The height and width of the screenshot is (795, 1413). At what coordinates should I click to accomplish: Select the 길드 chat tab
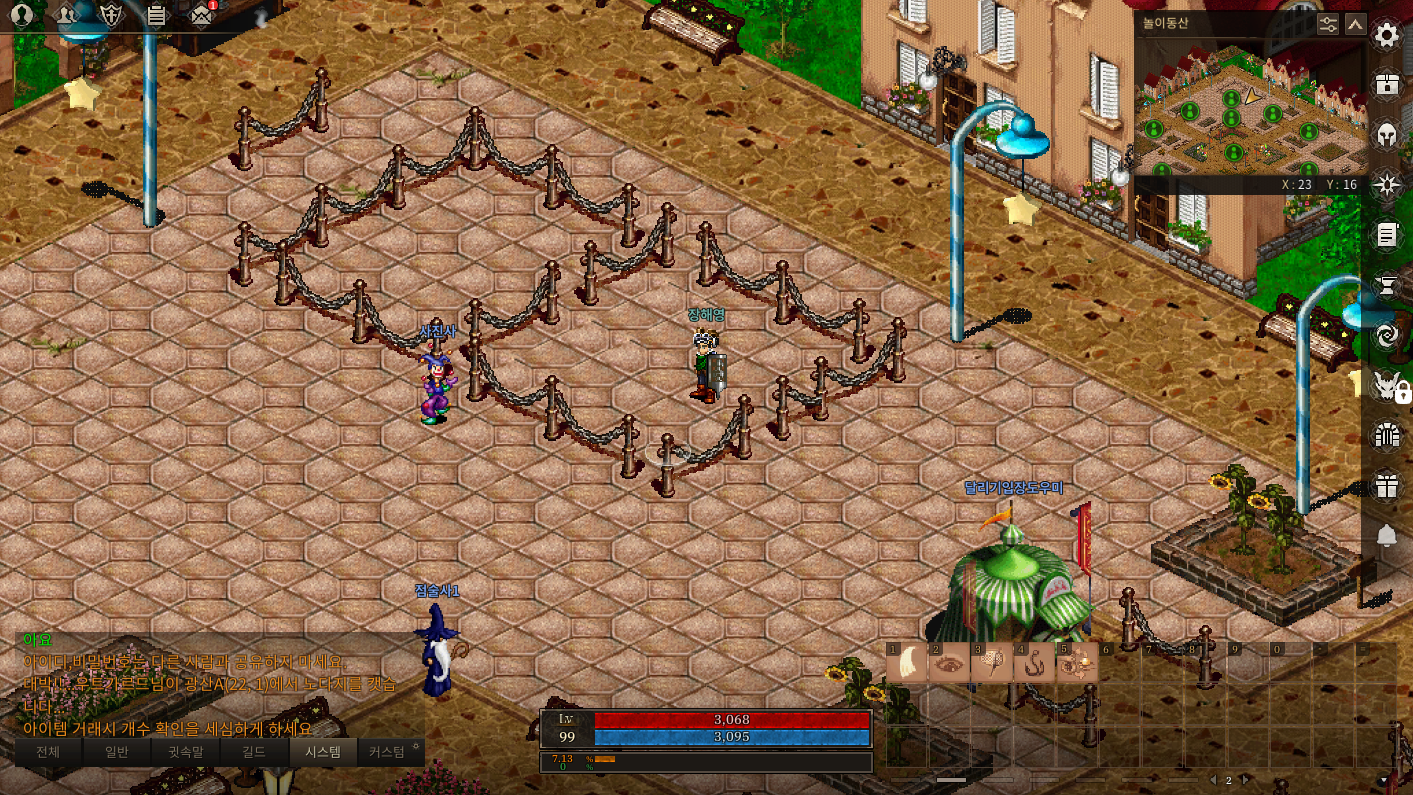coord(254,752)
